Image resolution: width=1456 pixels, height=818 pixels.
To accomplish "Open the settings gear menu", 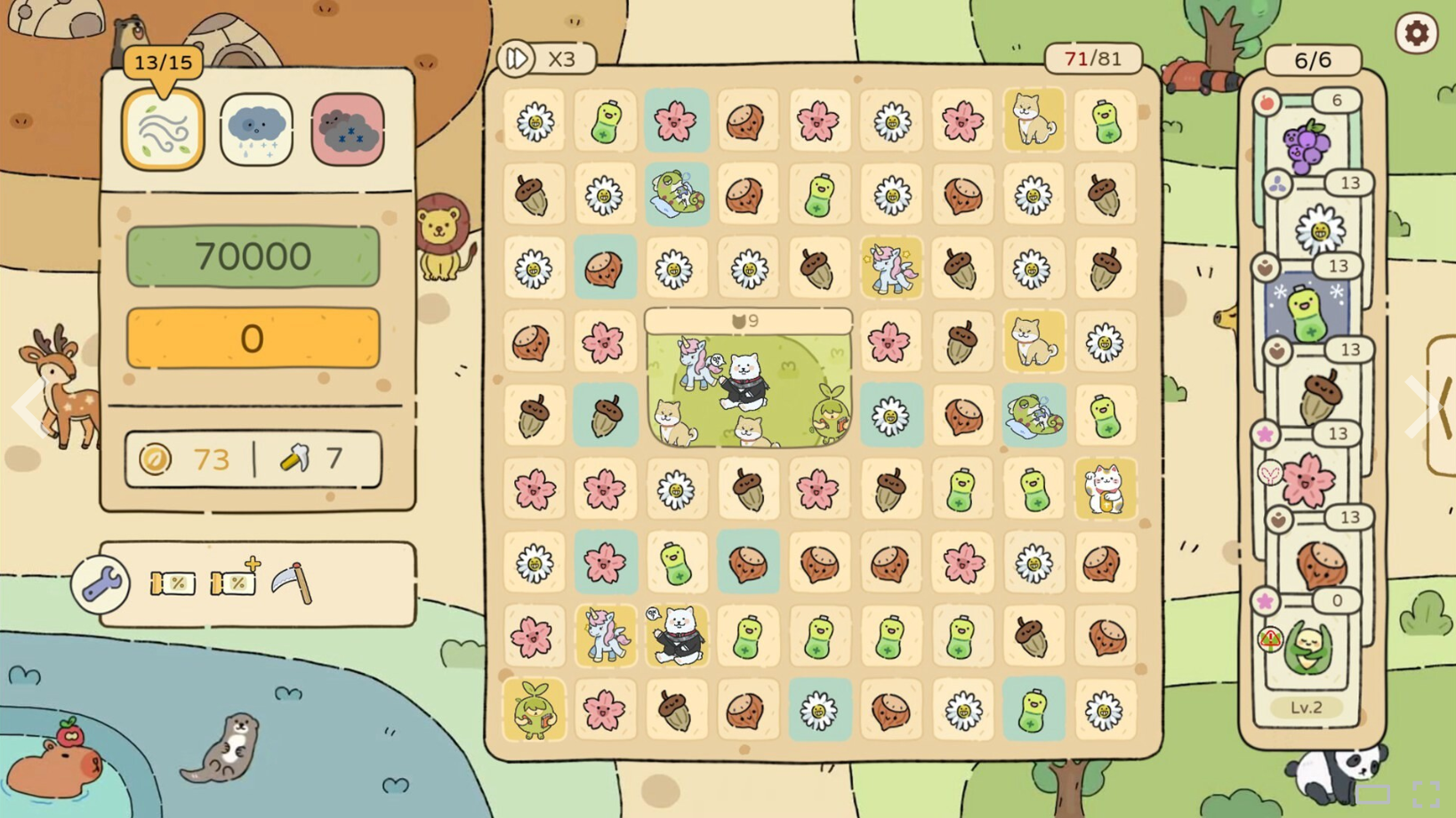I will coord(1416,34).
